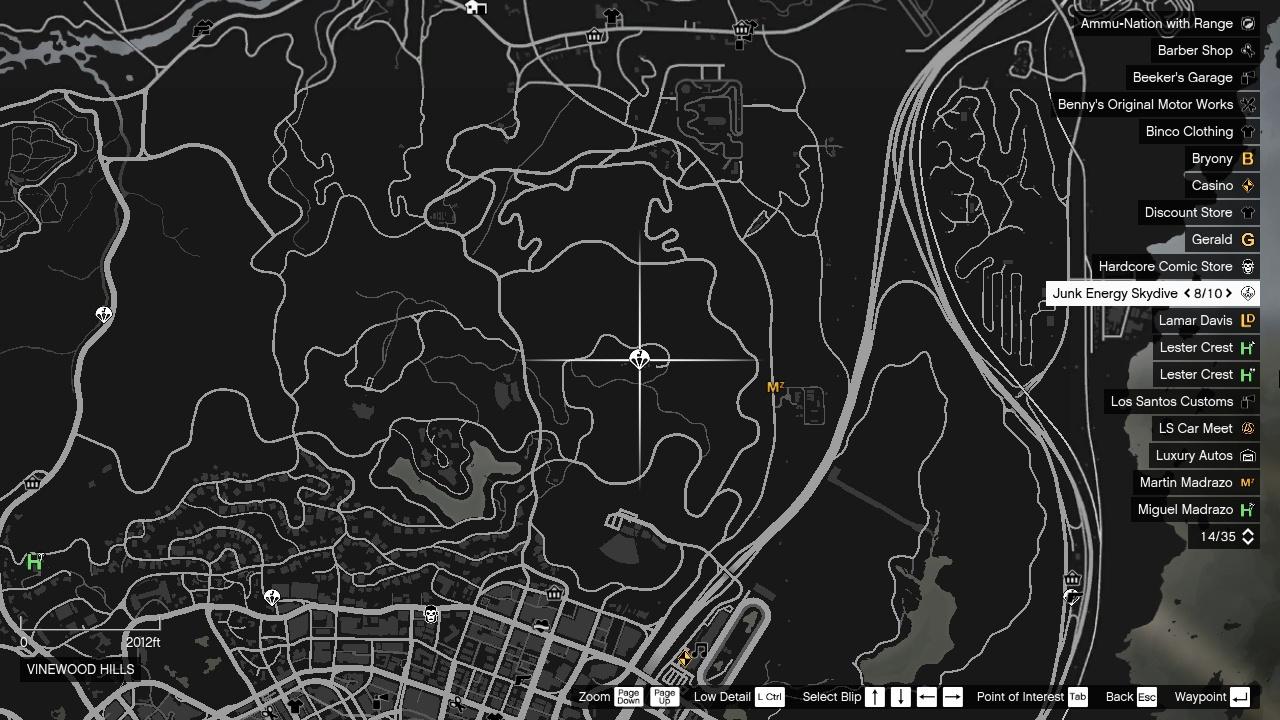
Task: Click the Luxury Autos car icon
Action: tap(1247, 455)
